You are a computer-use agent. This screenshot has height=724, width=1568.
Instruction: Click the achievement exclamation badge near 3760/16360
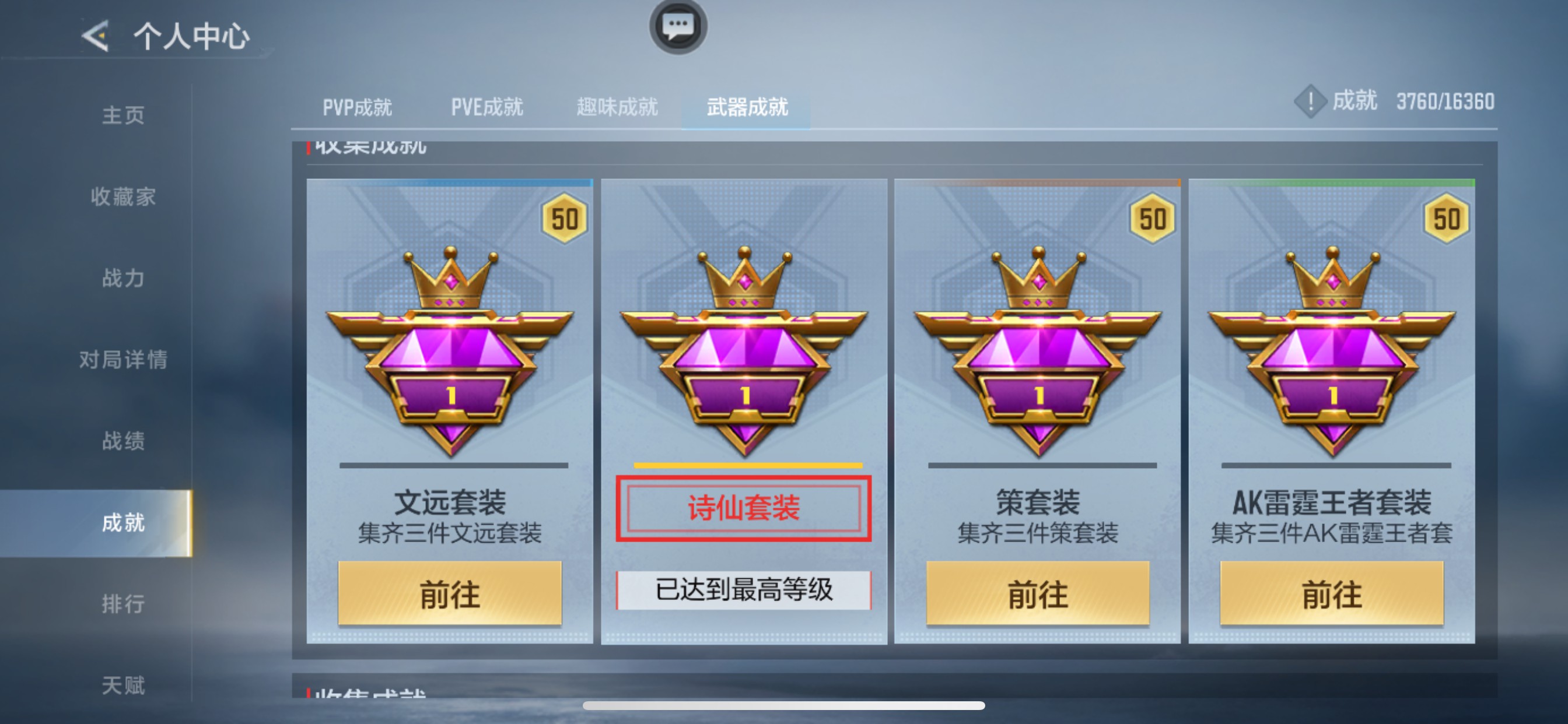(1310, 101)
